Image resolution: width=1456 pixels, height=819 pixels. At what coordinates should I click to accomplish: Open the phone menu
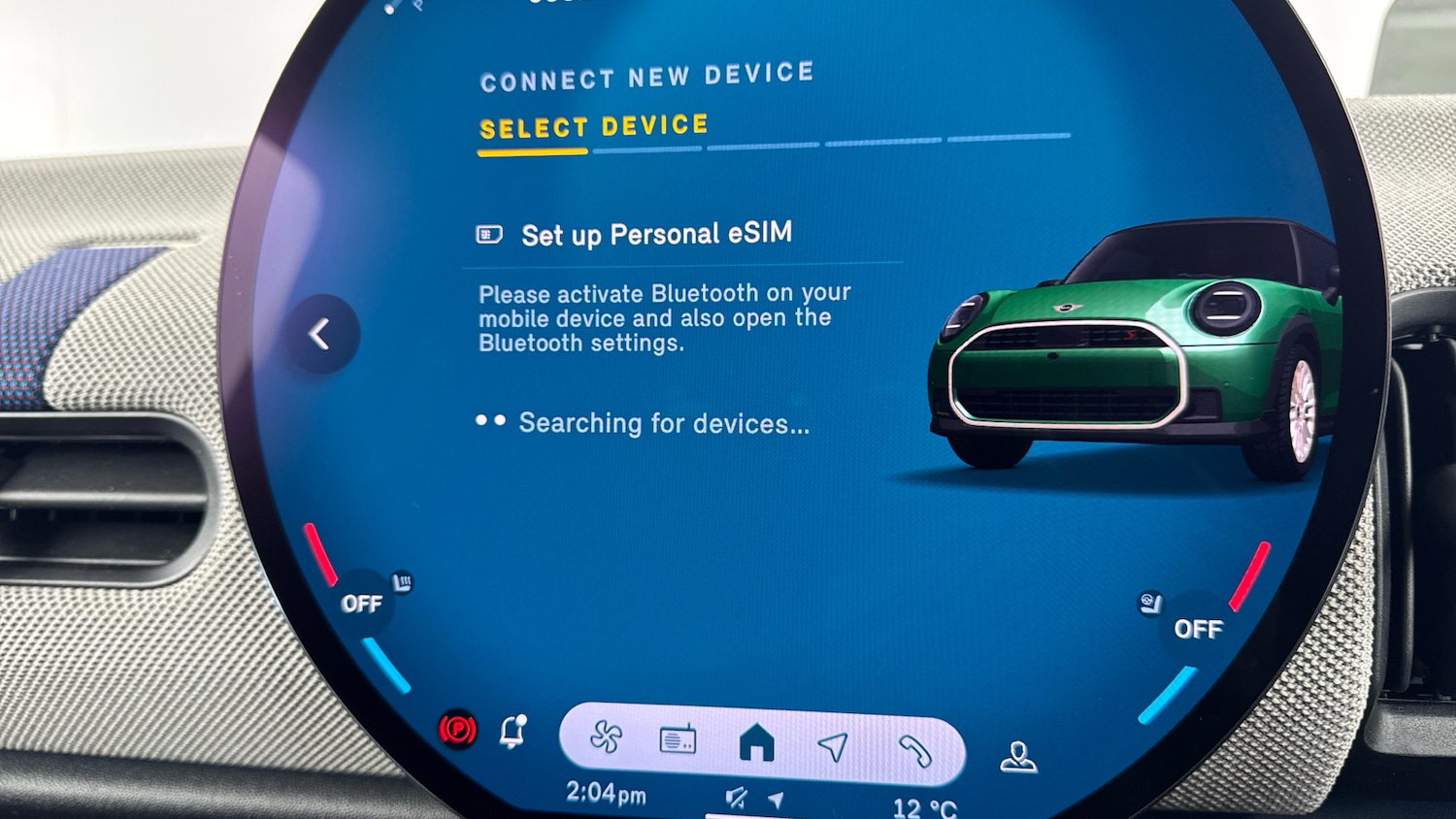coord(913,750)
